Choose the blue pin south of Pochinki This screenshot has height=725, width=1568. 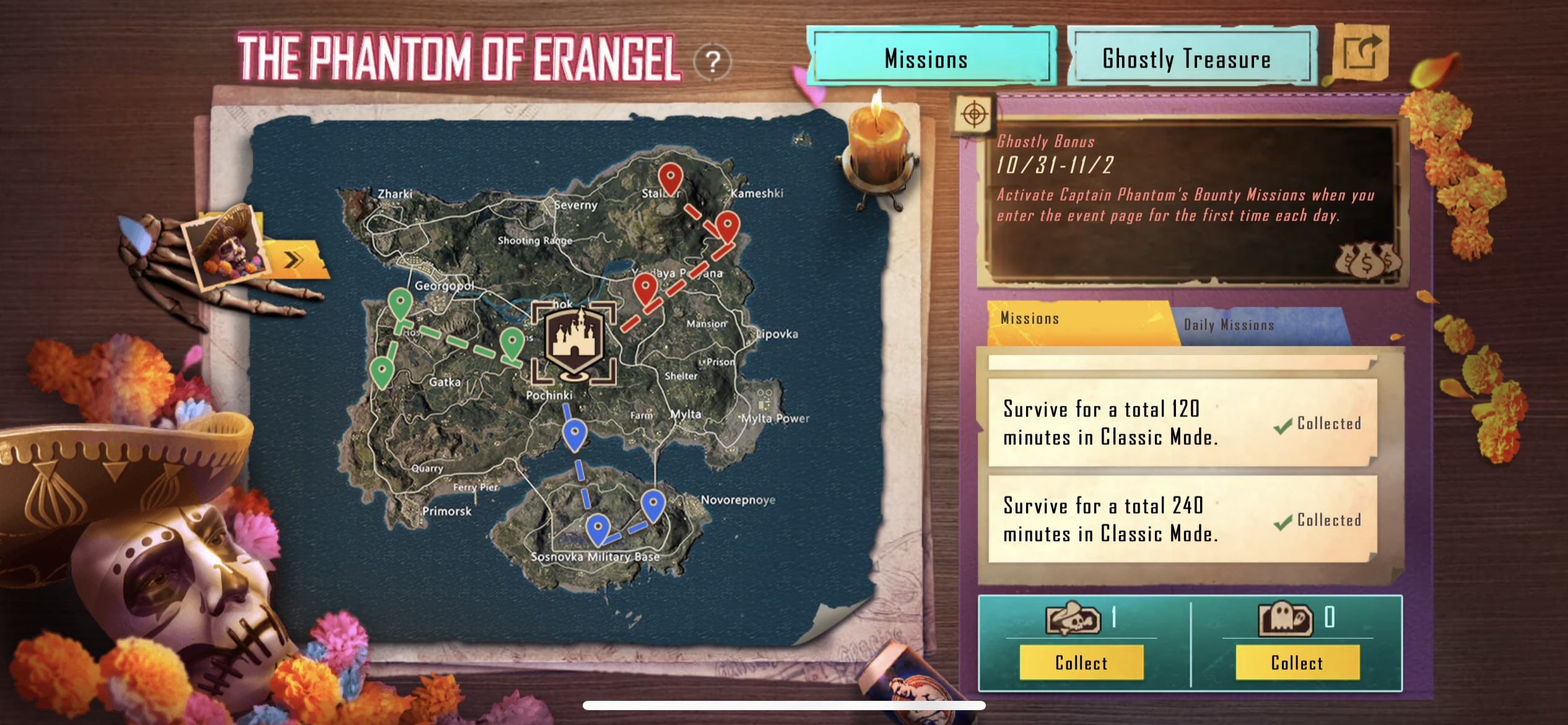tap(575, 434)
